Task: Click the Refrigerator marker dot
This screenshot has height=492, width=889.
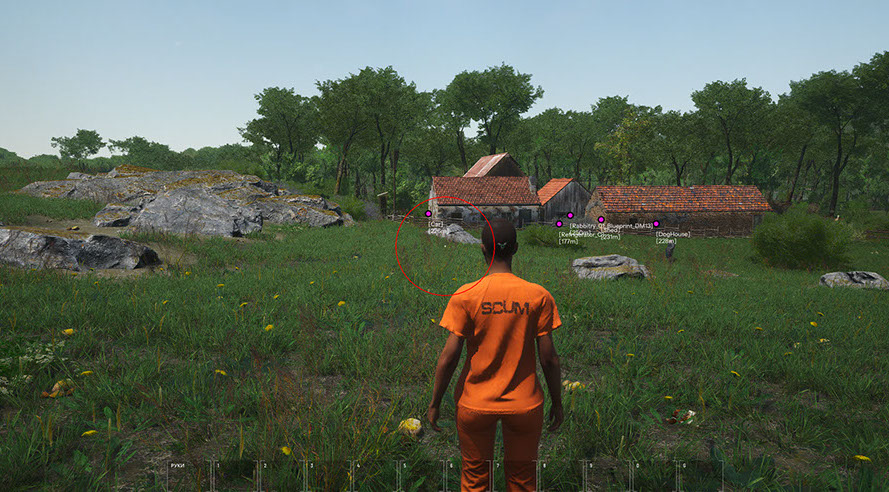Action: [559, 224]
